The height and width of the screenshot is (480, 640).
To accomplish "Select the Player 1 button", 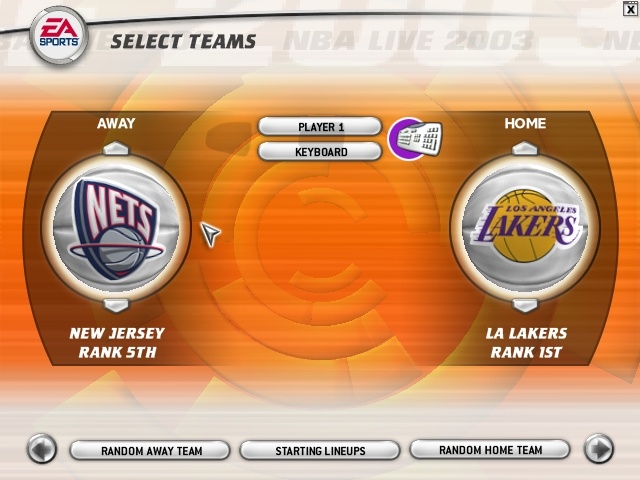I will pyautogui.click(x=320, y=127).
